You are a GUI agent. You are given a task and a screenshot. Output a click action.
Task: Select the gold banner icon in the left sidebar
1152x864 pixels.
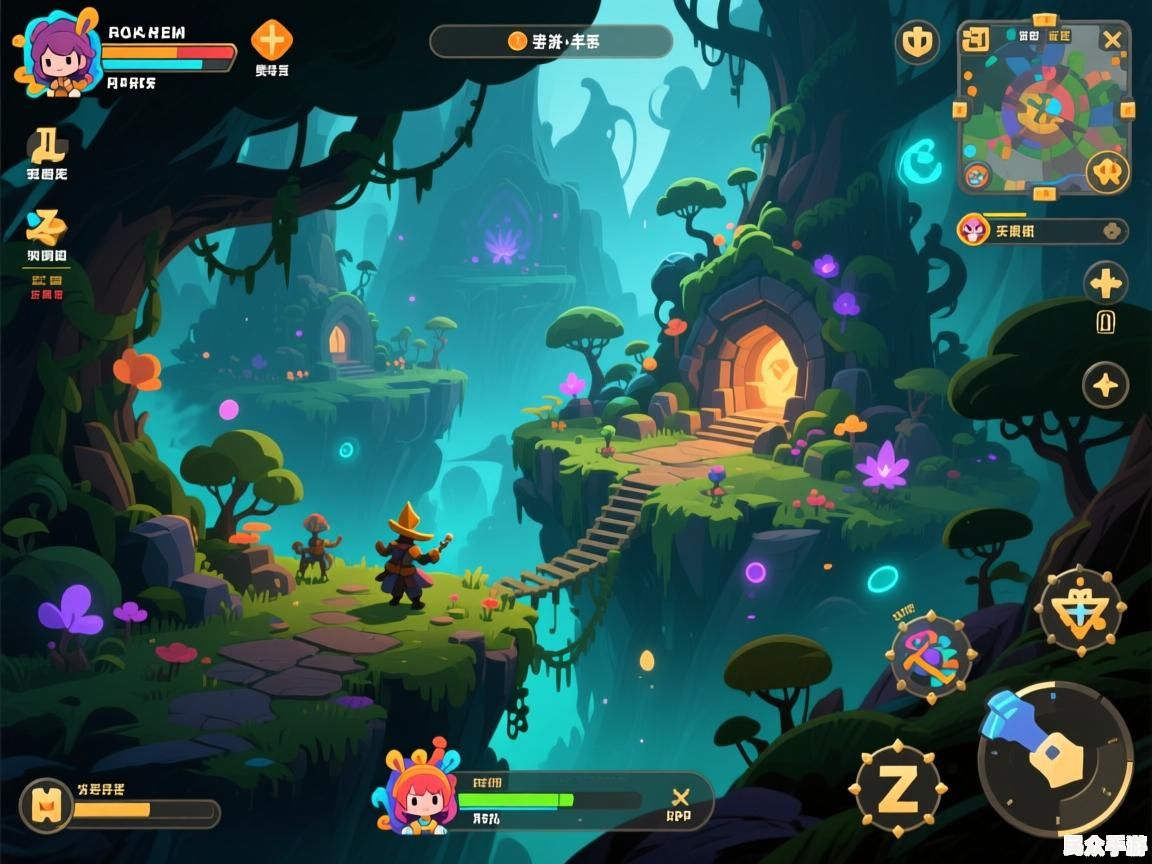click(47, 147)
